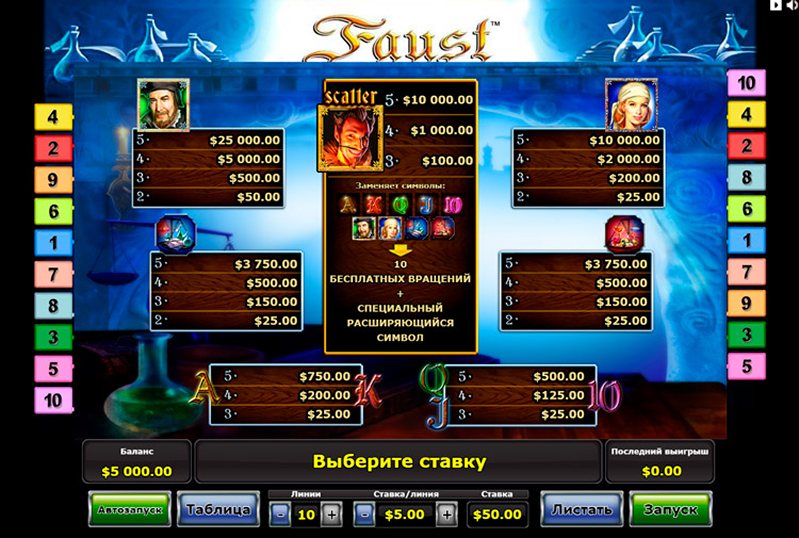Click the white play arrow icon
This screenshot has width=799, height=538.
click(774, 6)
